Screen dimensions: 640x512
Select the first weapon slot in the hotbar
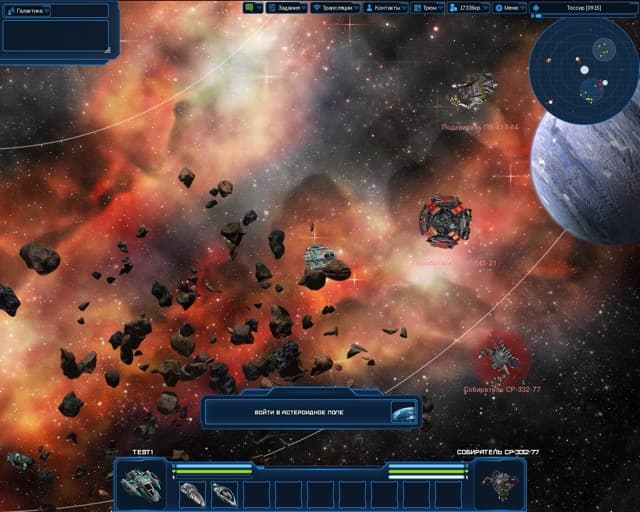[193, 493]
